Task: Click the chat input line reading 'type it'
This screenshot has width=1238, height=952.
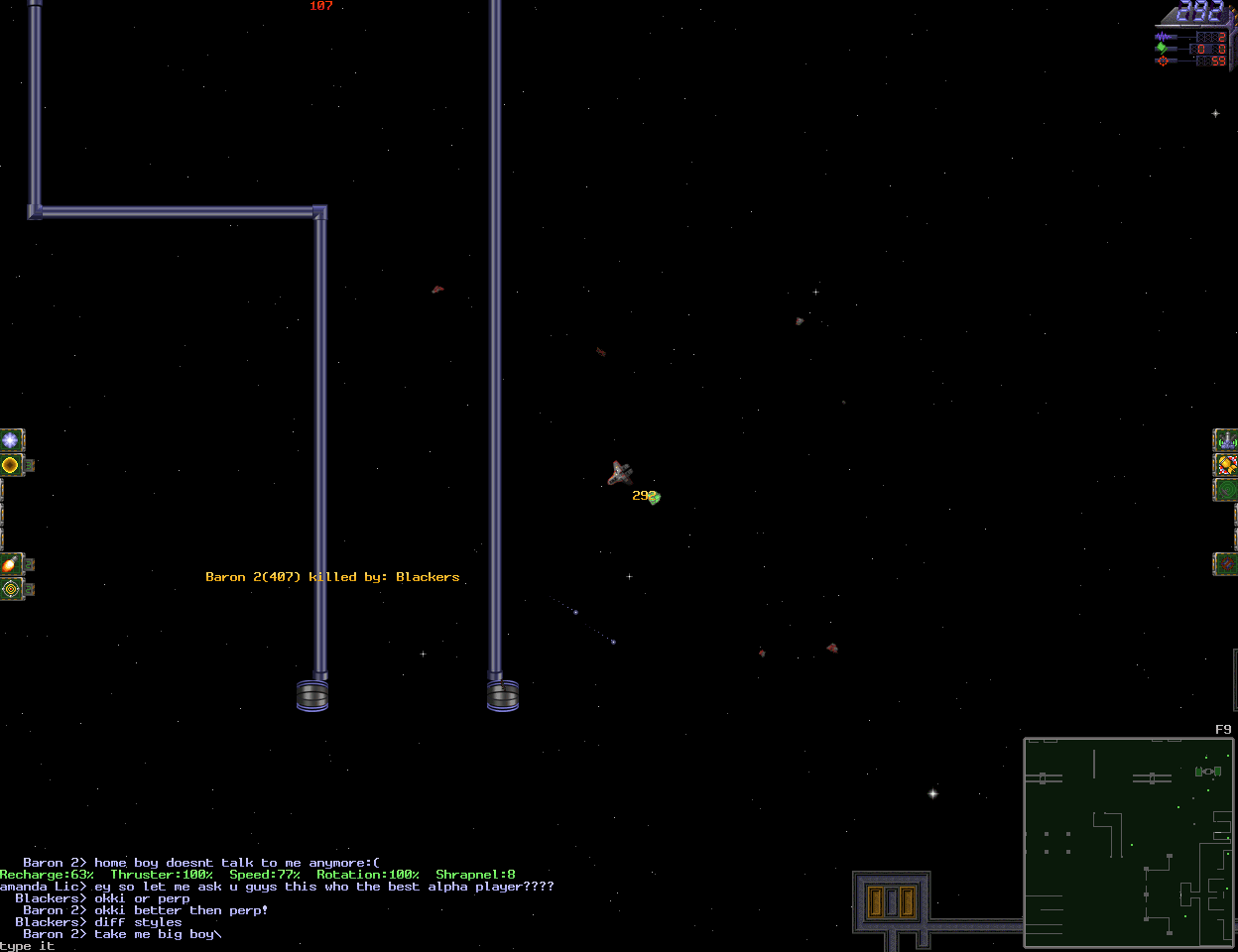Action: click(x=28, y=946)
